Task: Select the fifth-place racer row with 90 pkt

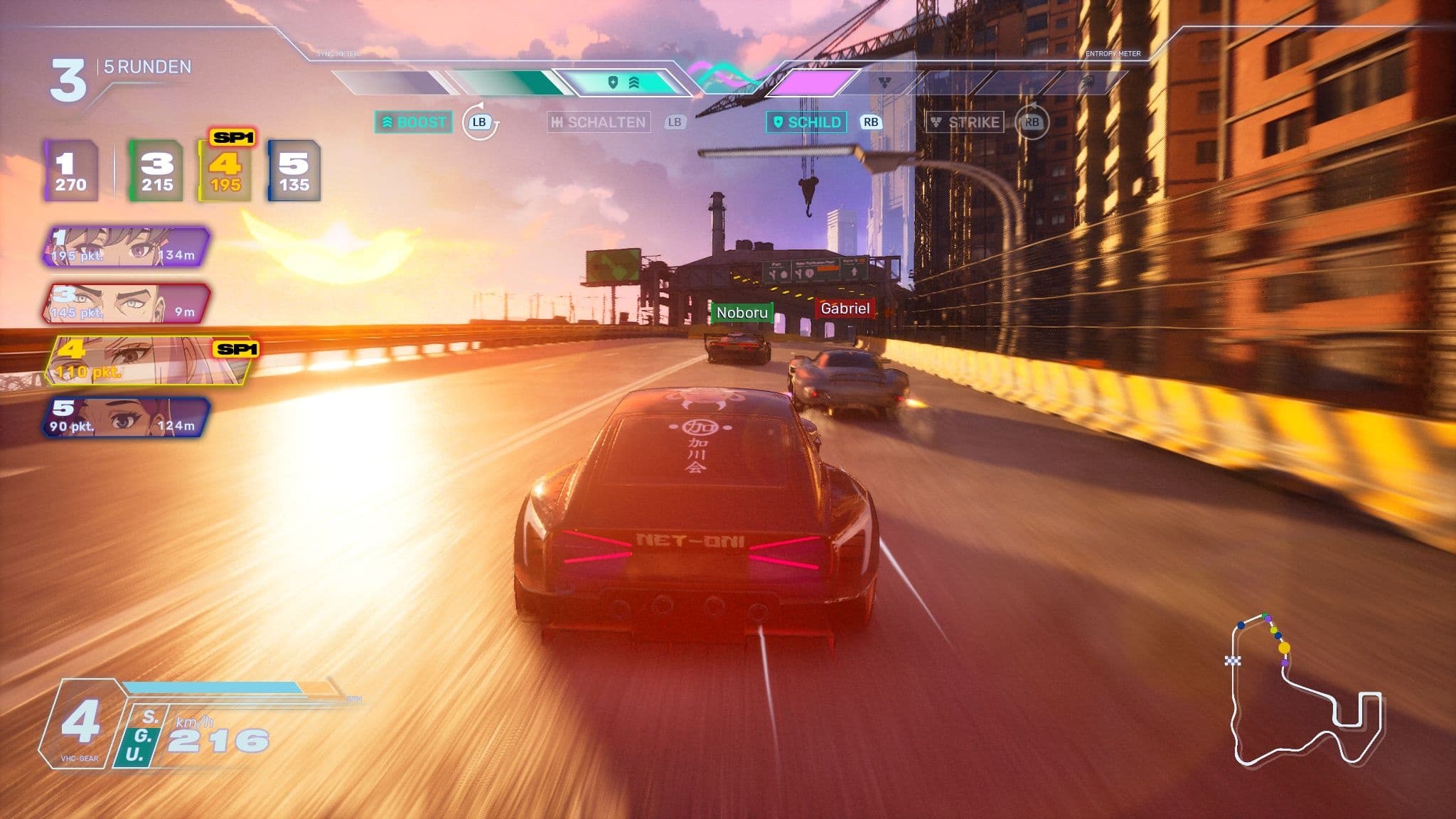Action: tap(127, 417)
